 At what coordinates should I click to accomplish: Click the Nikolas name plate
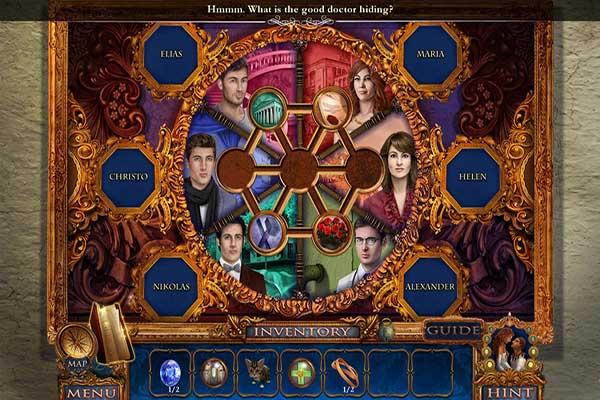pyautogui.click(x=171, y=285)
